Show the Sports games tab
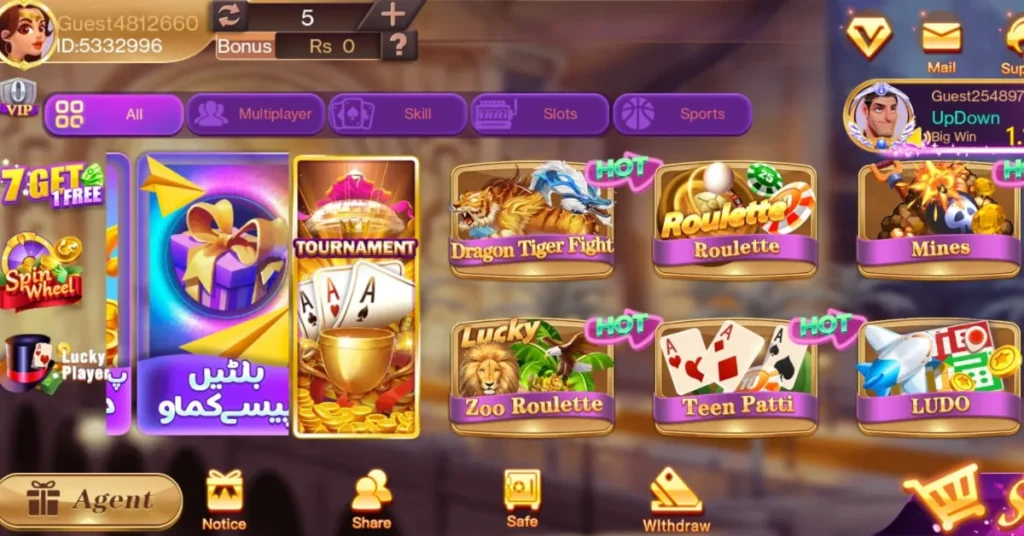Screen dimensions: 1024x536 click(x=682, y=114)
